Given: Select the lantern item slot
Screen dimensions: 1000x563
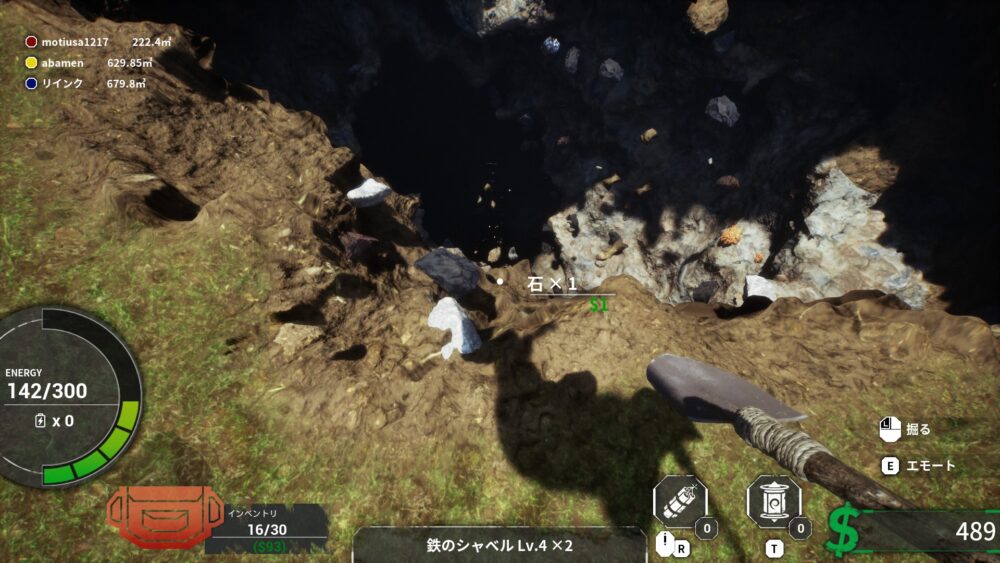Looking at the screenshot, I should point(774,503).
